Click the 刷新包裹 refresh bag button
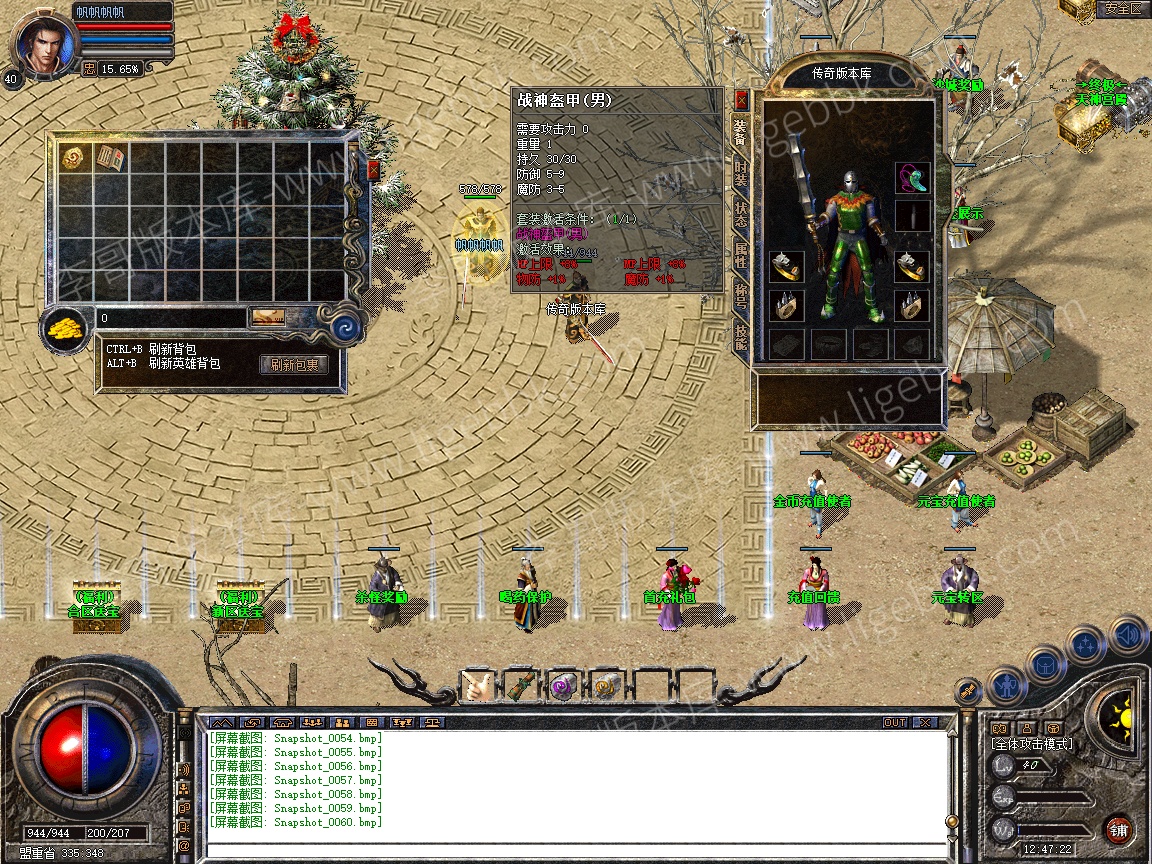 pos(294,365)
